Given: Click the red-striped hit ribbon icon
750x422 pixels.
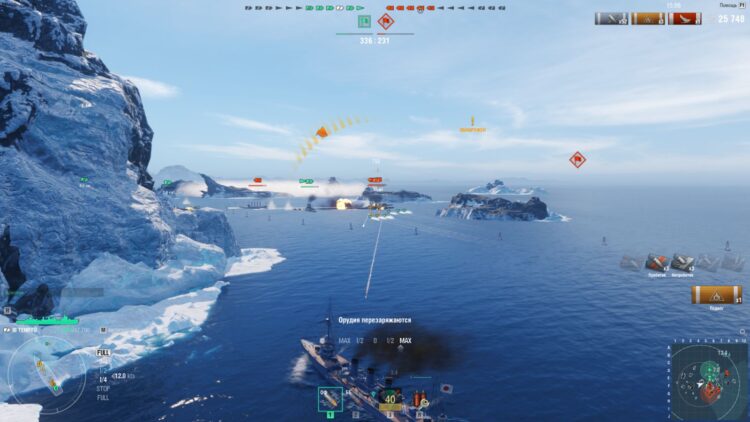Looking at the screenshot, I should [x=657, y=262].
